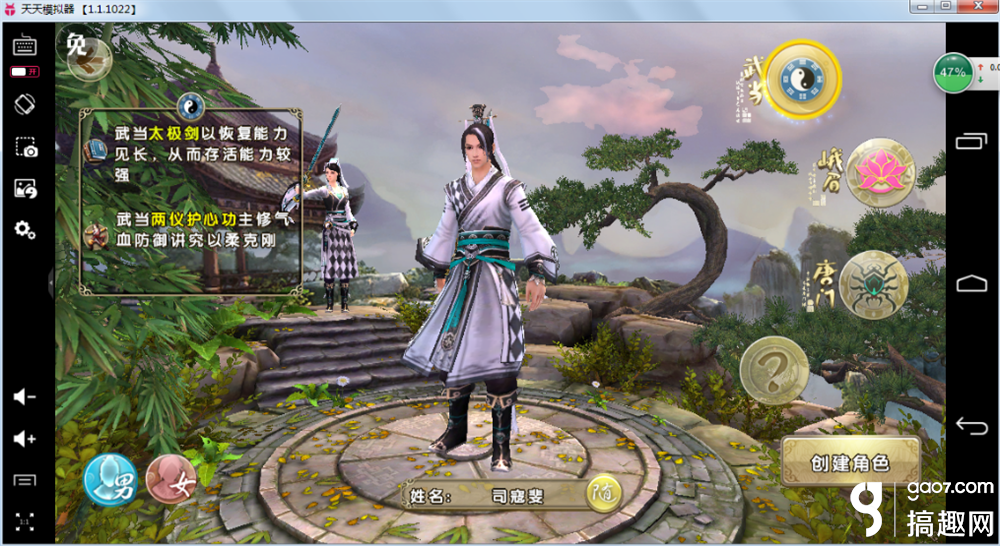Rotate the emulator screen
1000x546 pixels.
[25, 103]
